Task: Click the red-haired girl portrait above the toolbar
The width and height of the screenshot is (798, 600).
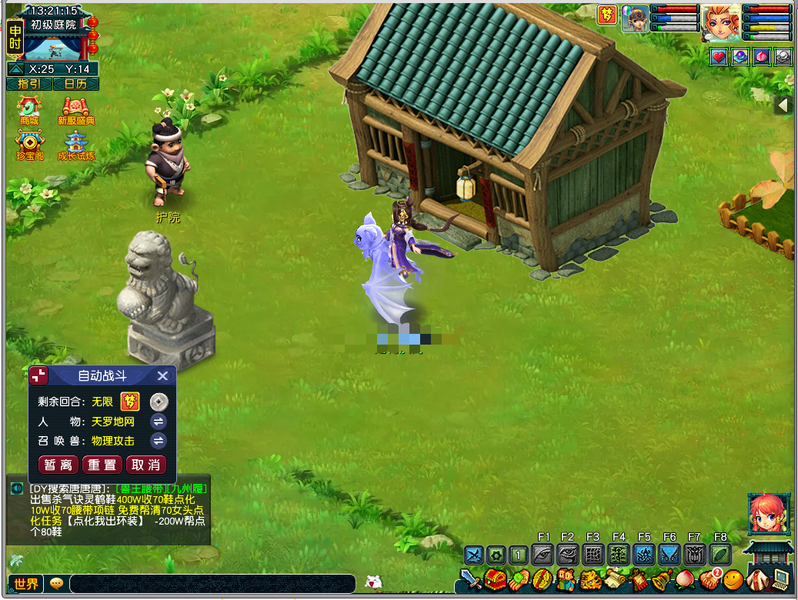Action: 766,514
